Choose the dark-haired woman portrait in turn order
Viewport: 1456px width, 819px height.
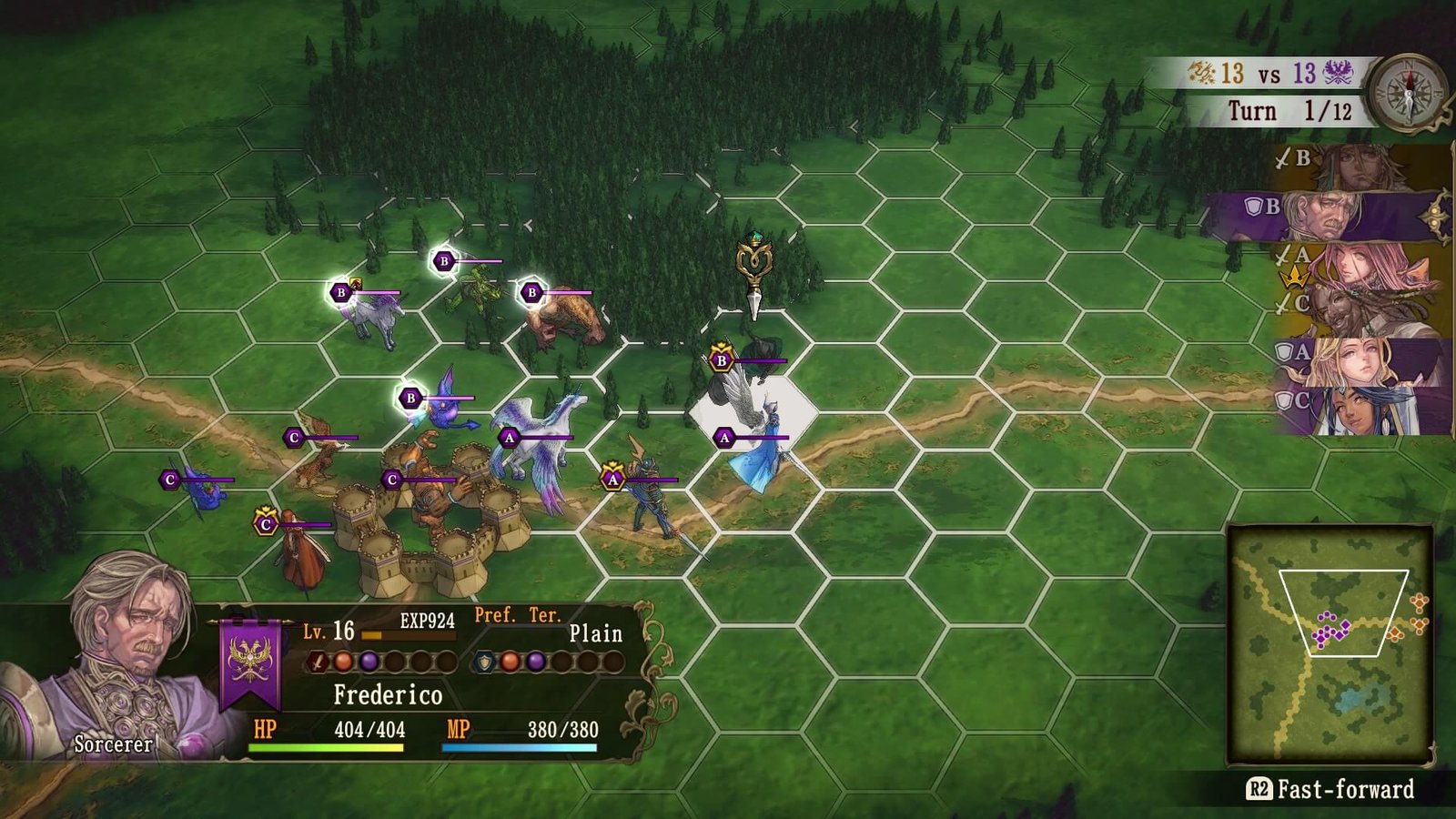[x=1365, y=409]
